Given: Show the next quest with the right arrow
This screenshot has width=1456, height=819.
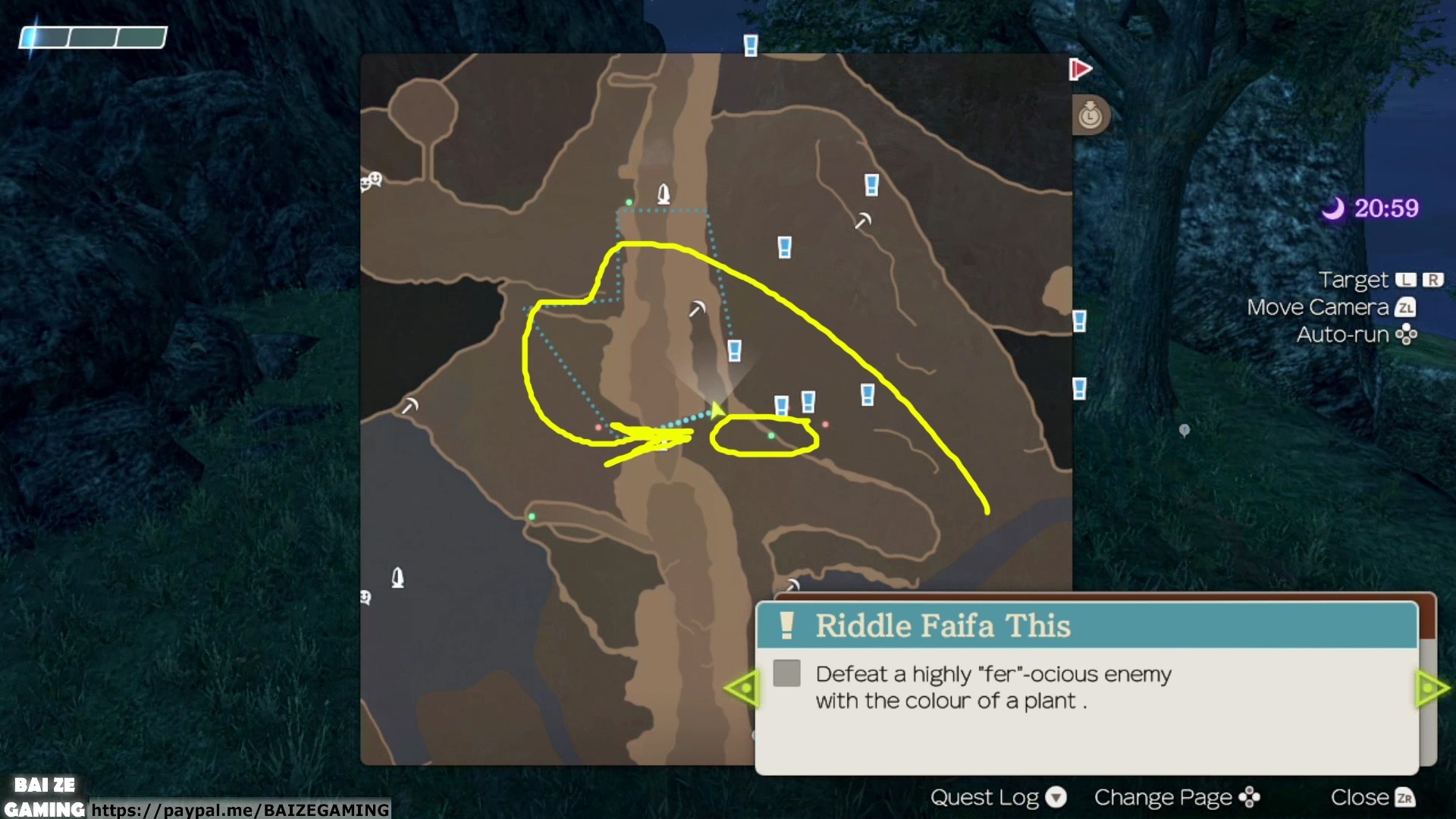Looking at the screenshot, I should click(1432, 689).
